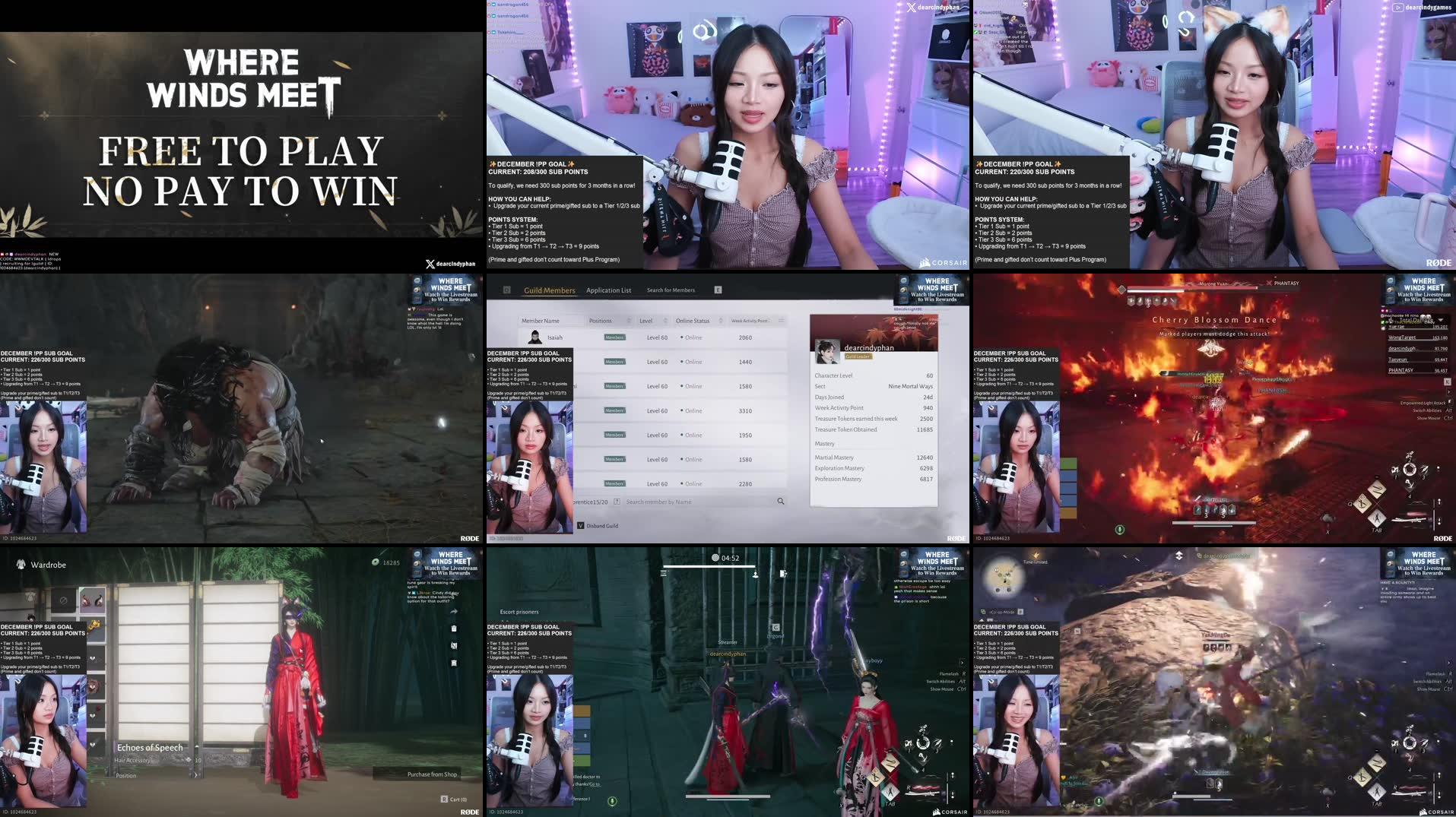Click the Purchase from Shop button
Image resolution: width=1456 pixels, height=817 pixels.
432,774
